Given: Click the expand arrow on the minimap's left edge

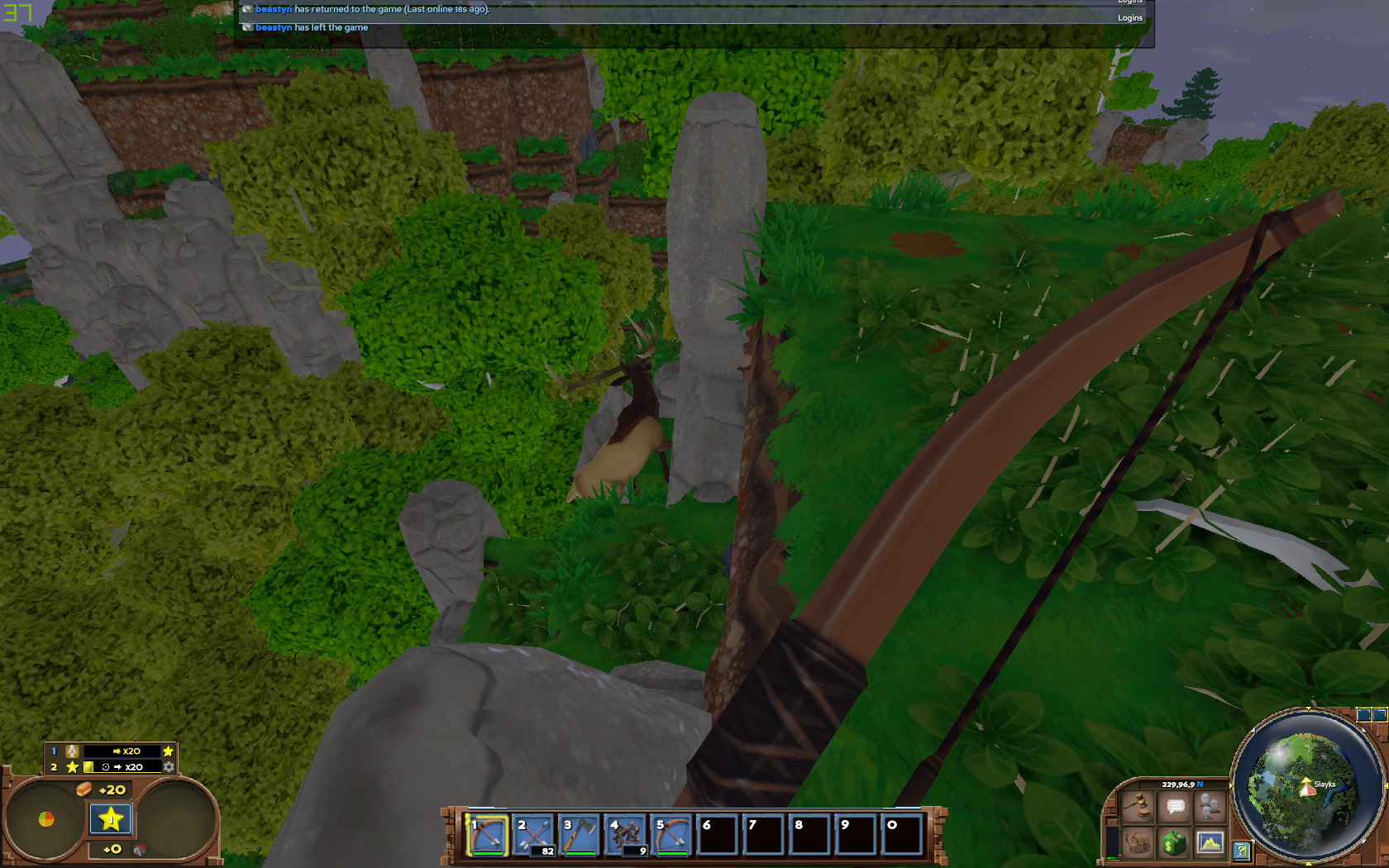Looking at the screenshot, I should click(1231, 785).
